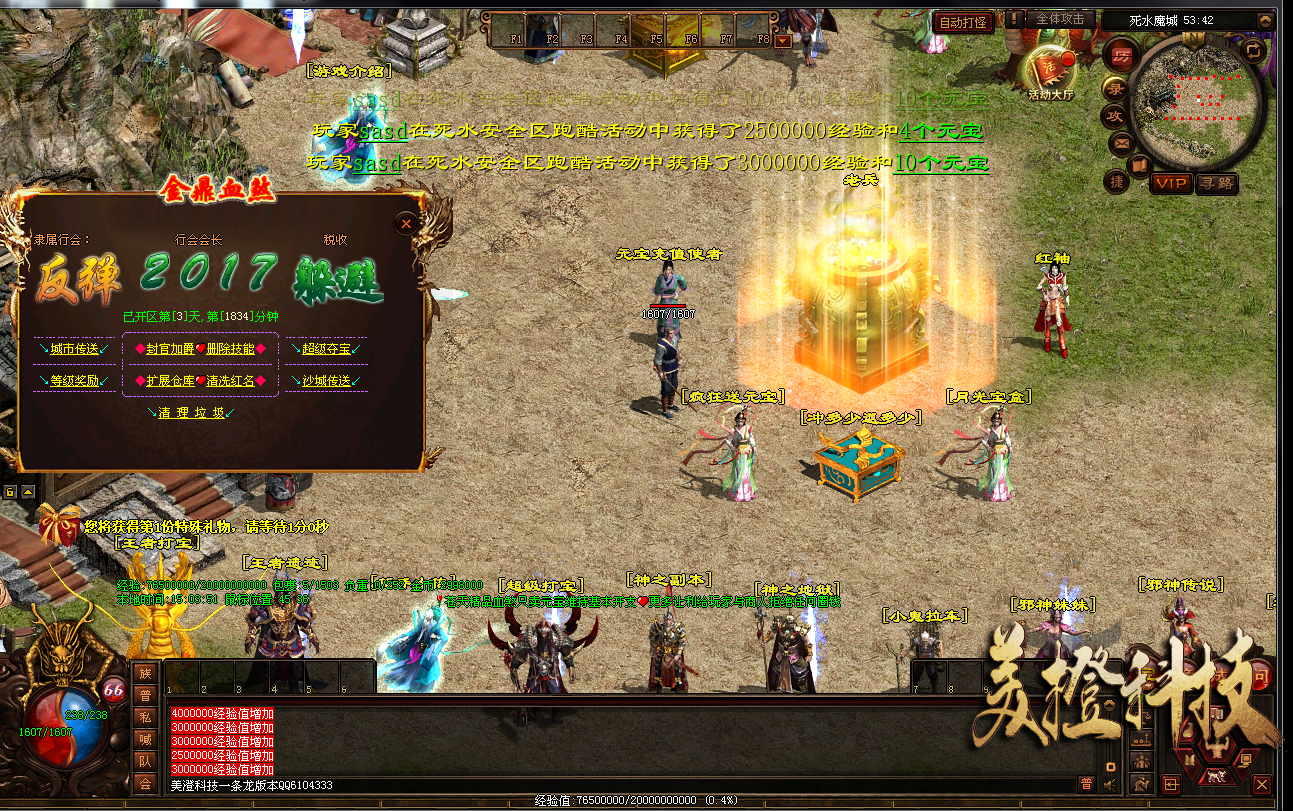Toggle the 自动打怪 auto-fight button

963,21
